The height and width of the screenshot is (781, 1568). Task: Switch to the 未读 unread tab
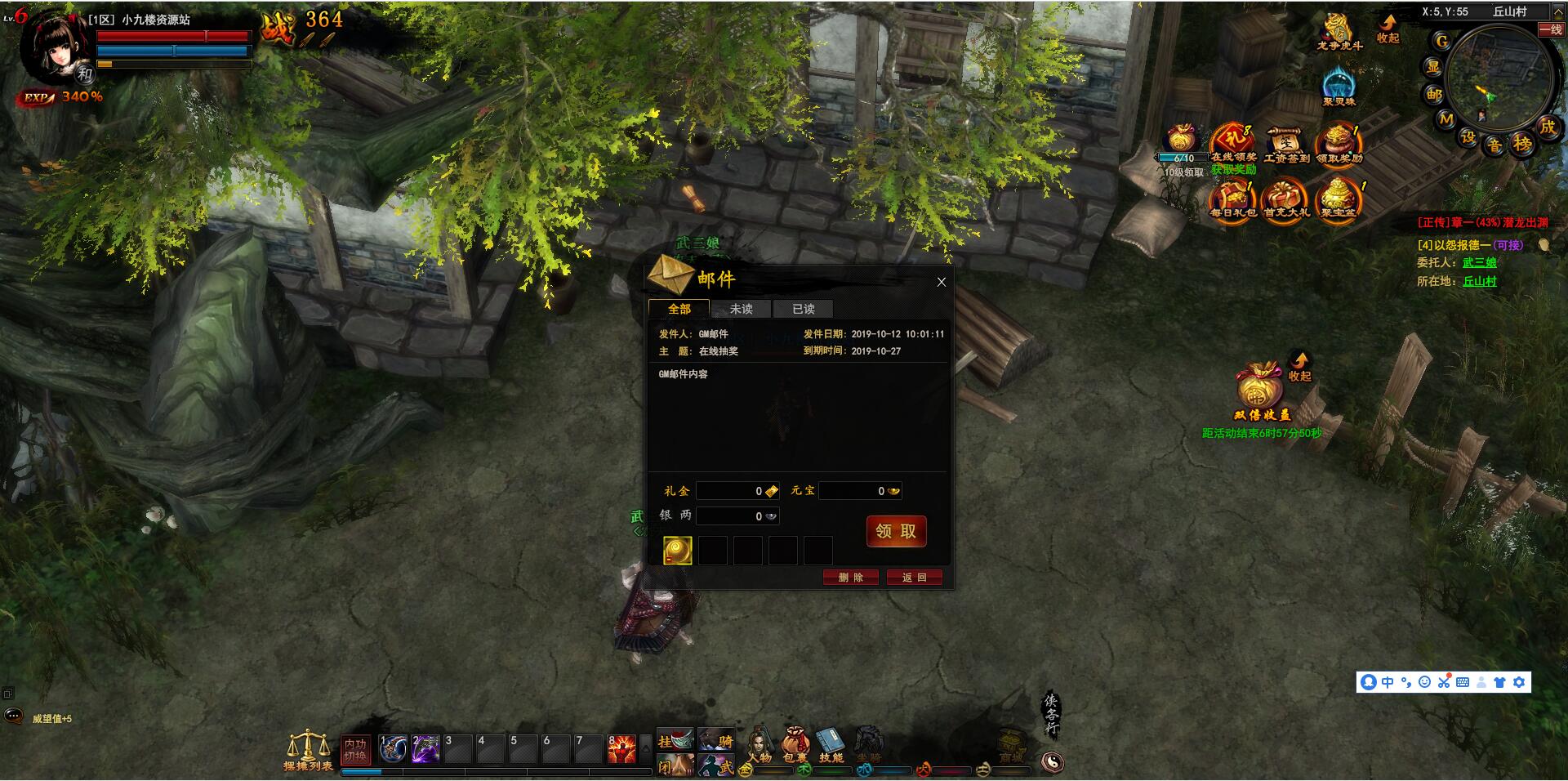tap(741, 309)
